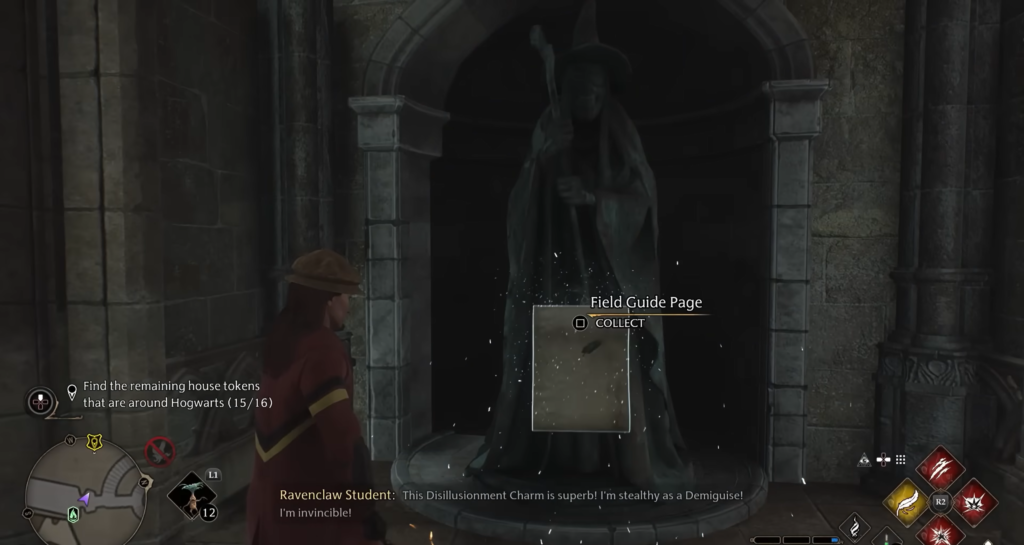The width and height of the screenshot is (1024, 545).
Task: Click the house tokens quest objective tracker
Action: (177, 394)
